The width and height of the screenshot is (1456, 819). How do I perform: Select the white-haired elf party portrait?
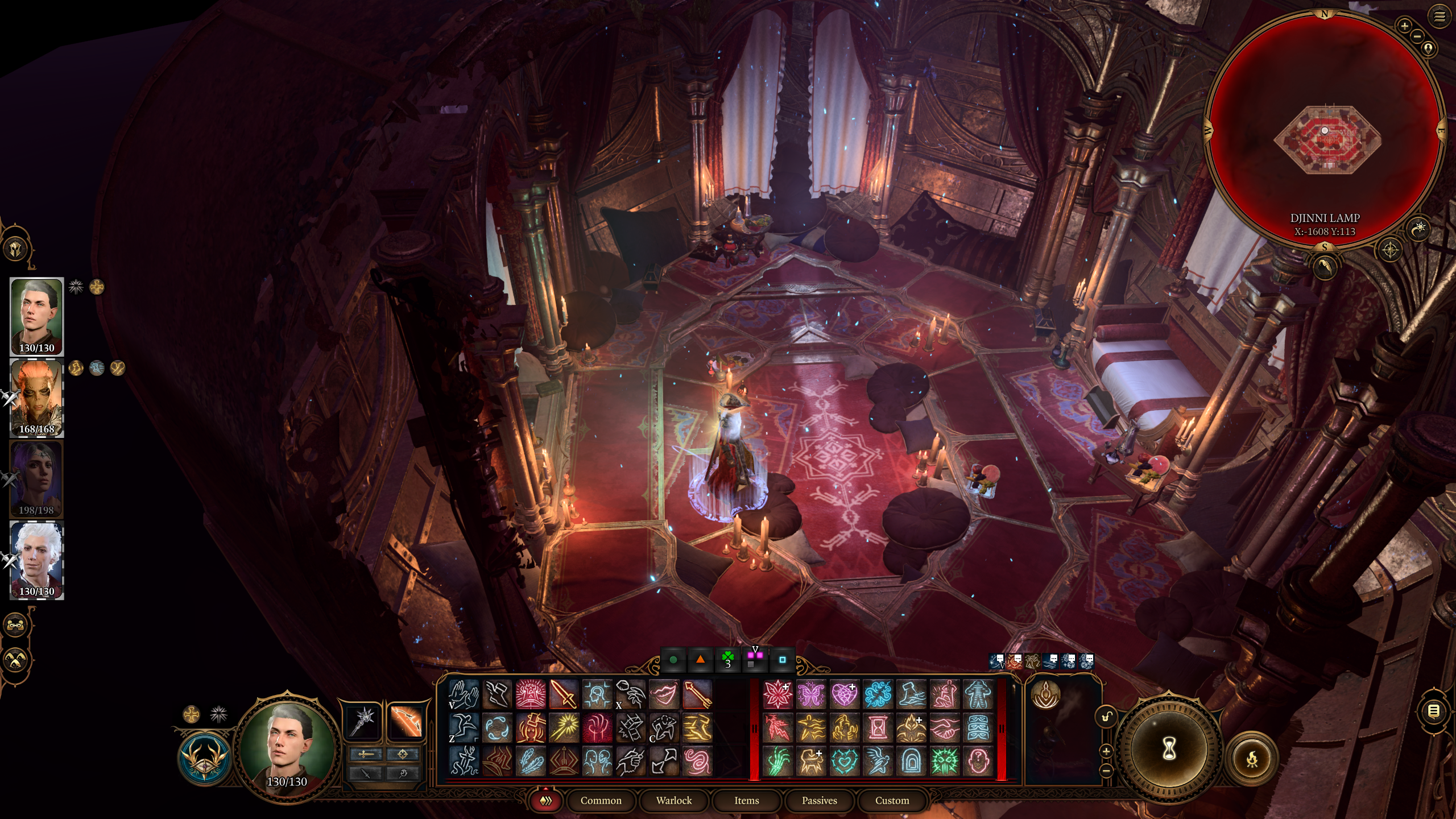pos(37,560)
